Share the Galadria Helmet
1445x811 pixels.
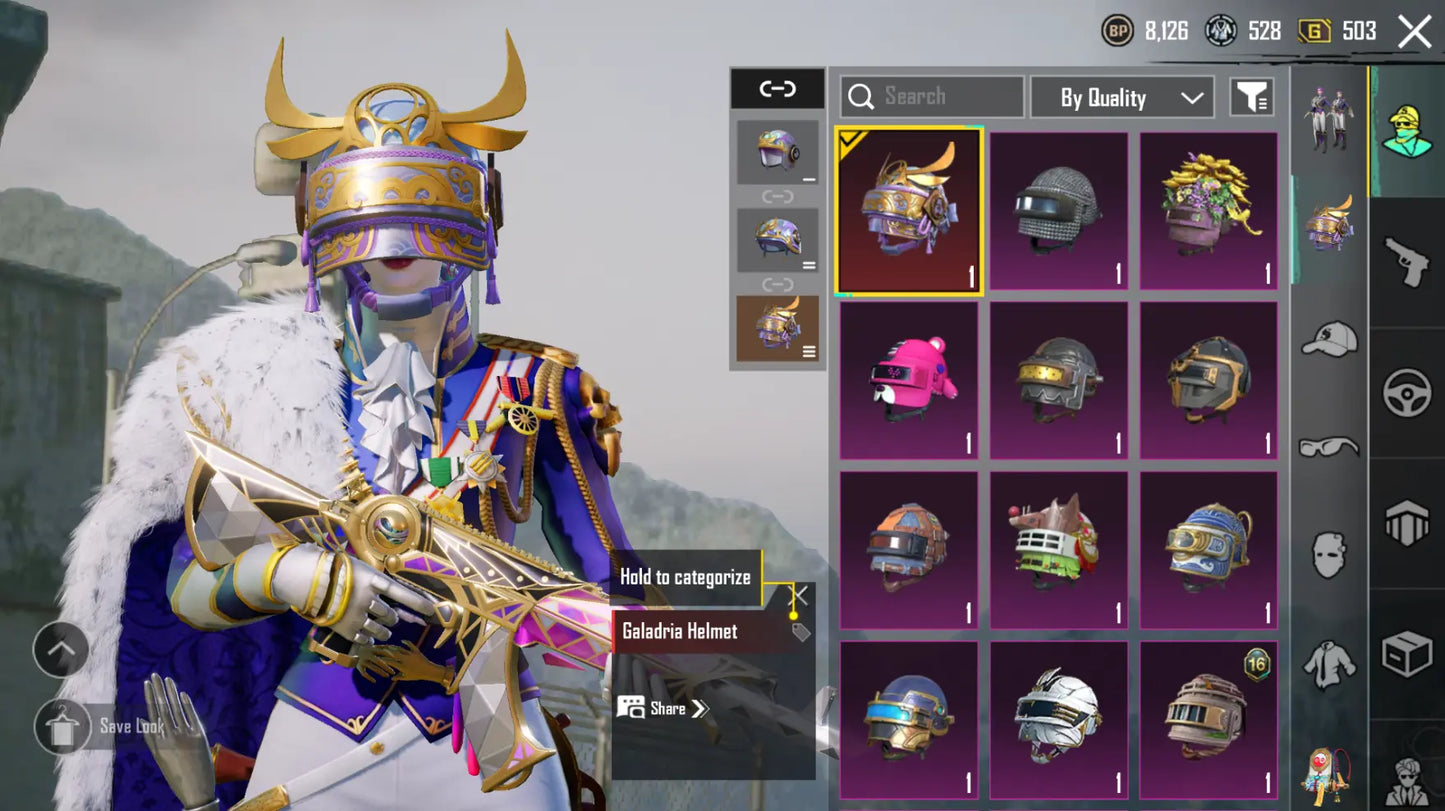click(666, 708)
